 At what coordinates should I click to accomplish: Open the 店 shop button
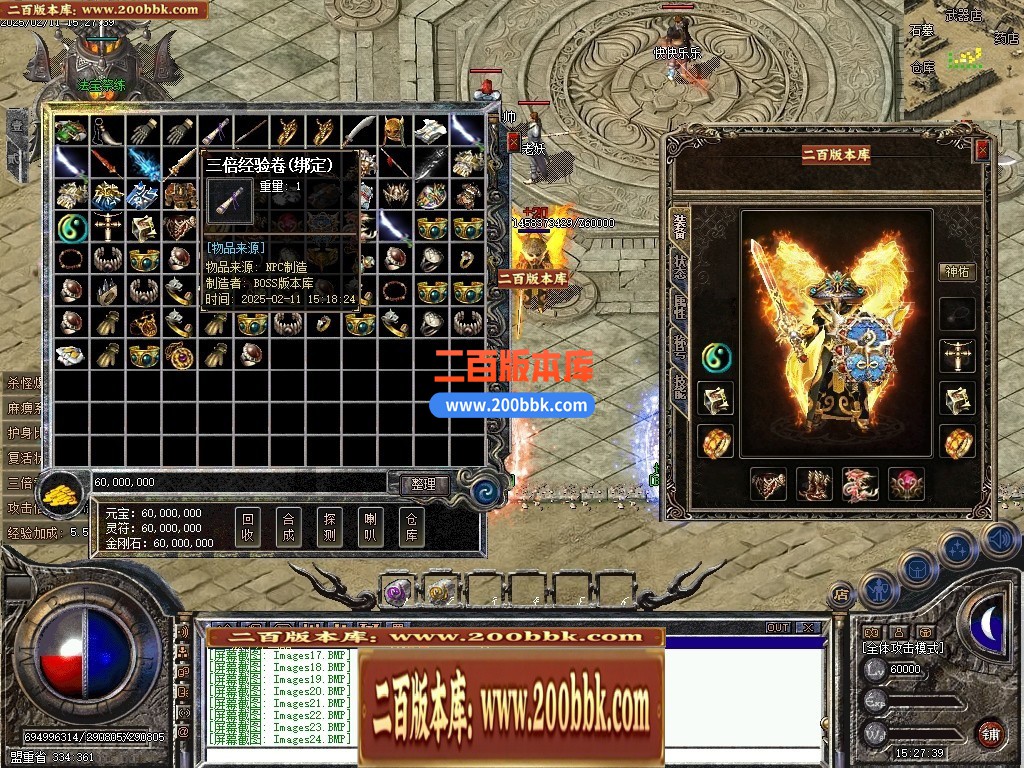842,594
